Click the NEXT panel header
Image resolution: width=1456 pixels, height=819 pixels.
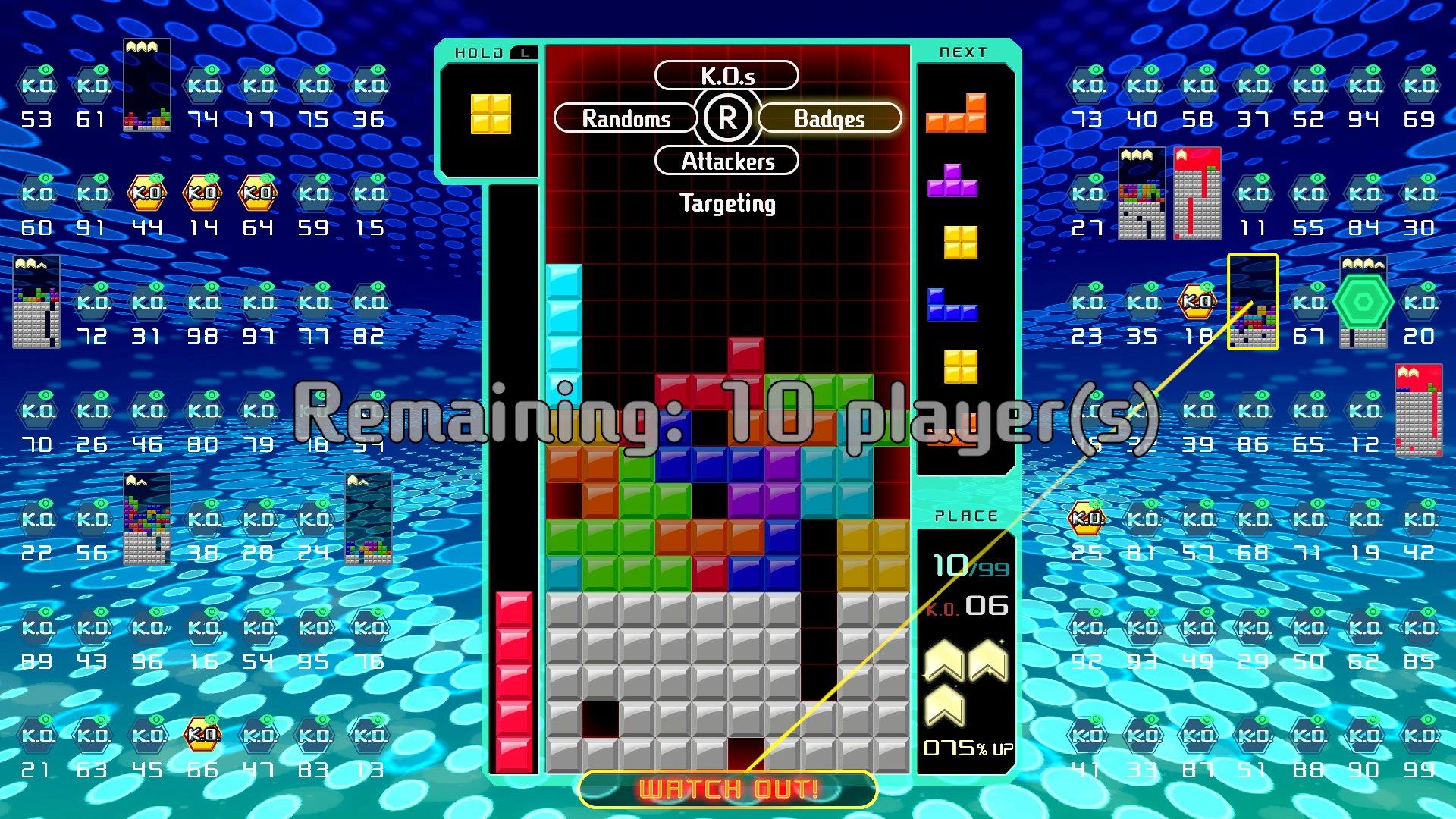click(964, 52)
